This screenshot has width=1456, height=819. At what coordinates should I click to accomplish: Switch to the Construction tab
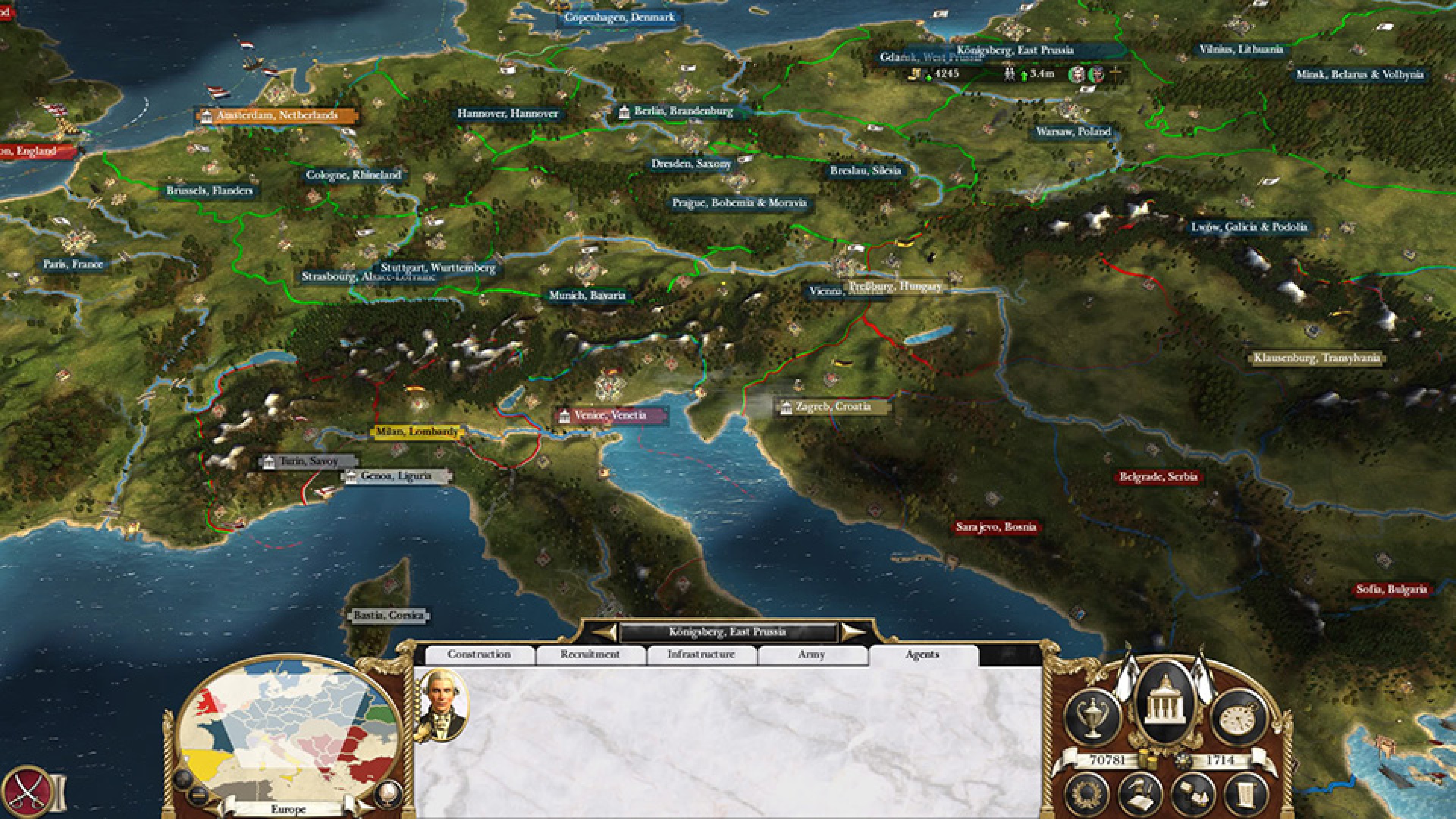[x=479, y=654]
